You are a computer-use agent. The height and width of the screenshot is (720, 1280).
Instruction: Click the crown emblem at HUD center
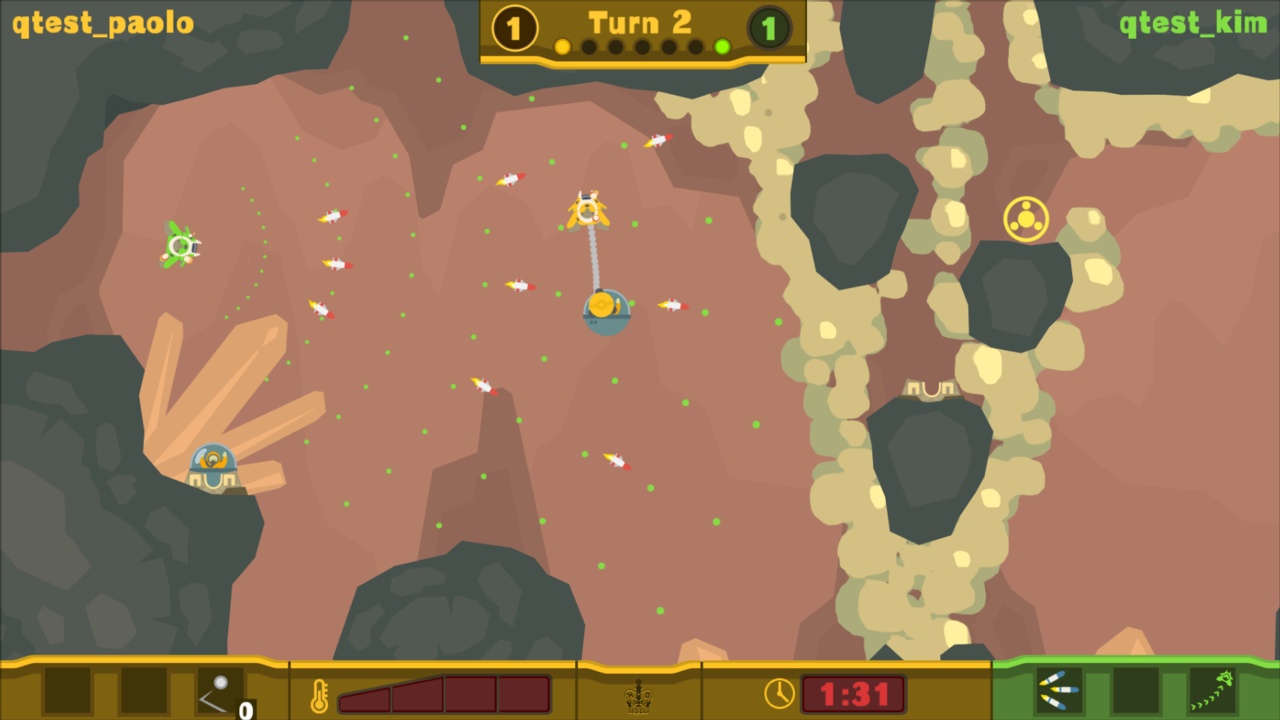pos(640,697)
